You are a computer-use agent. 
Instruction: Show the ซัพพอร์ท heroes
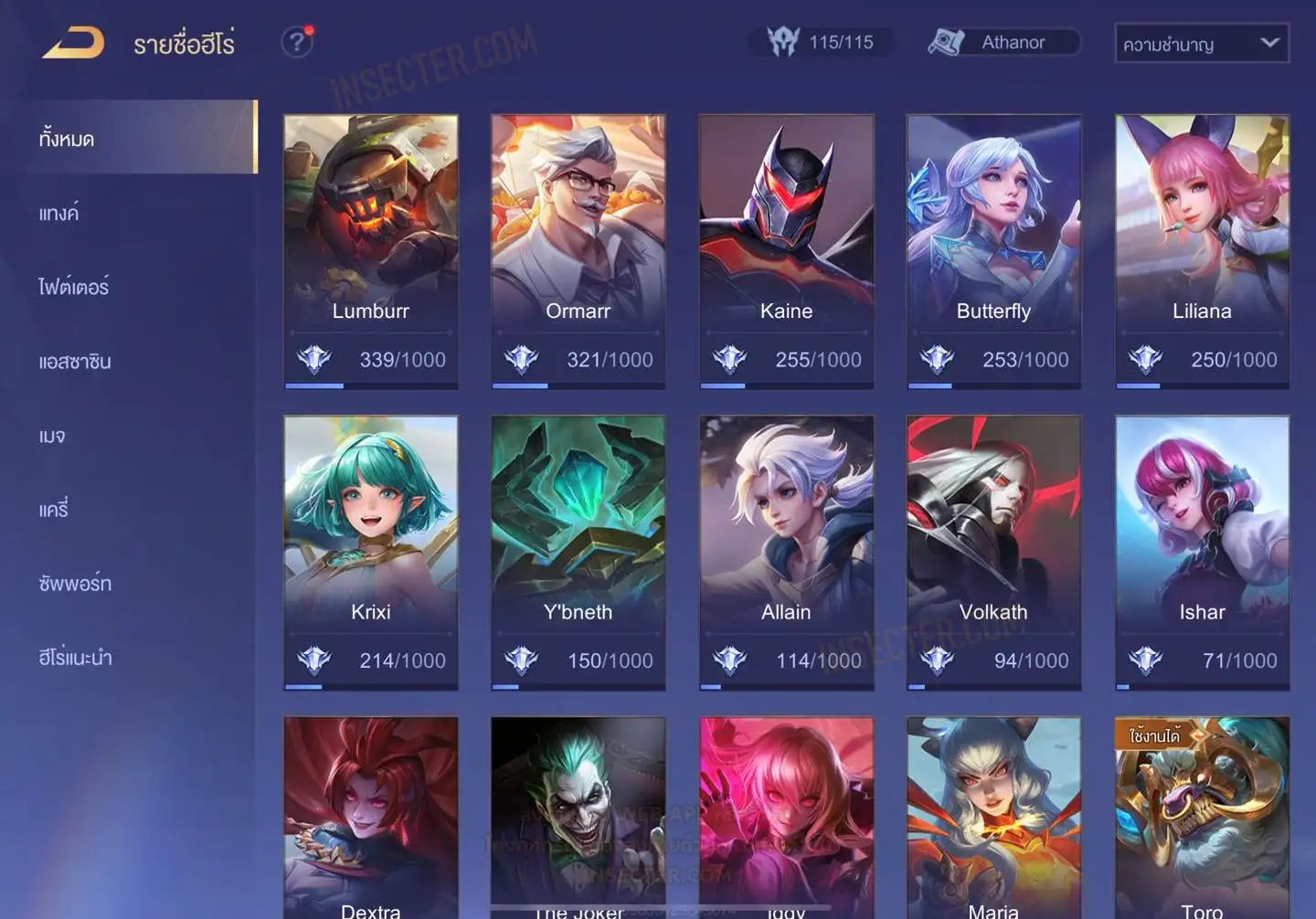(75, 583)
